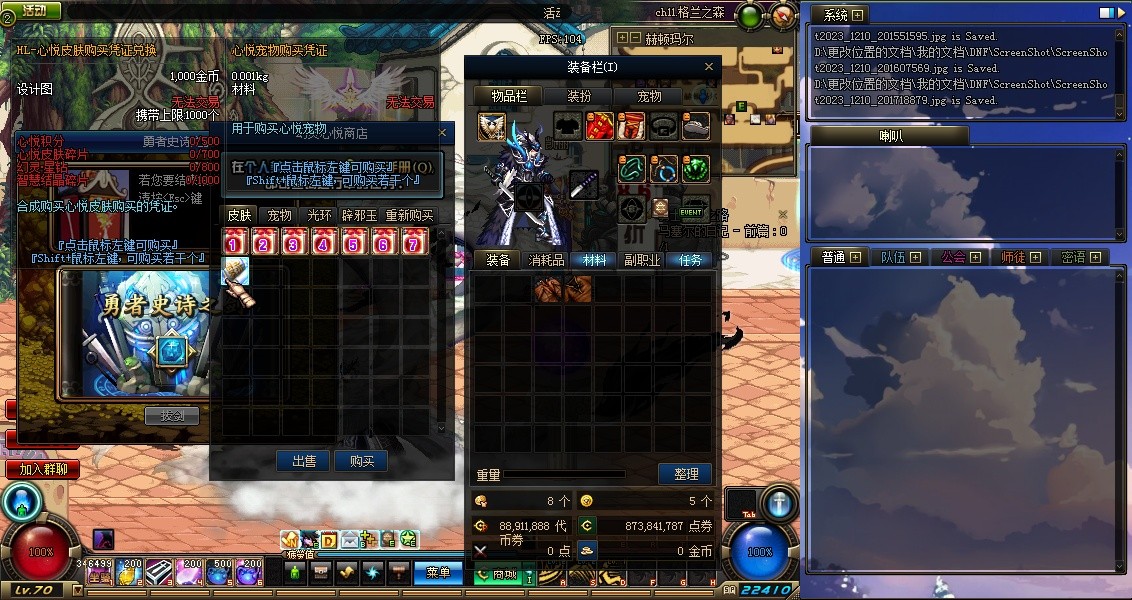Open the 菜单 menu button

pos(438,573)
